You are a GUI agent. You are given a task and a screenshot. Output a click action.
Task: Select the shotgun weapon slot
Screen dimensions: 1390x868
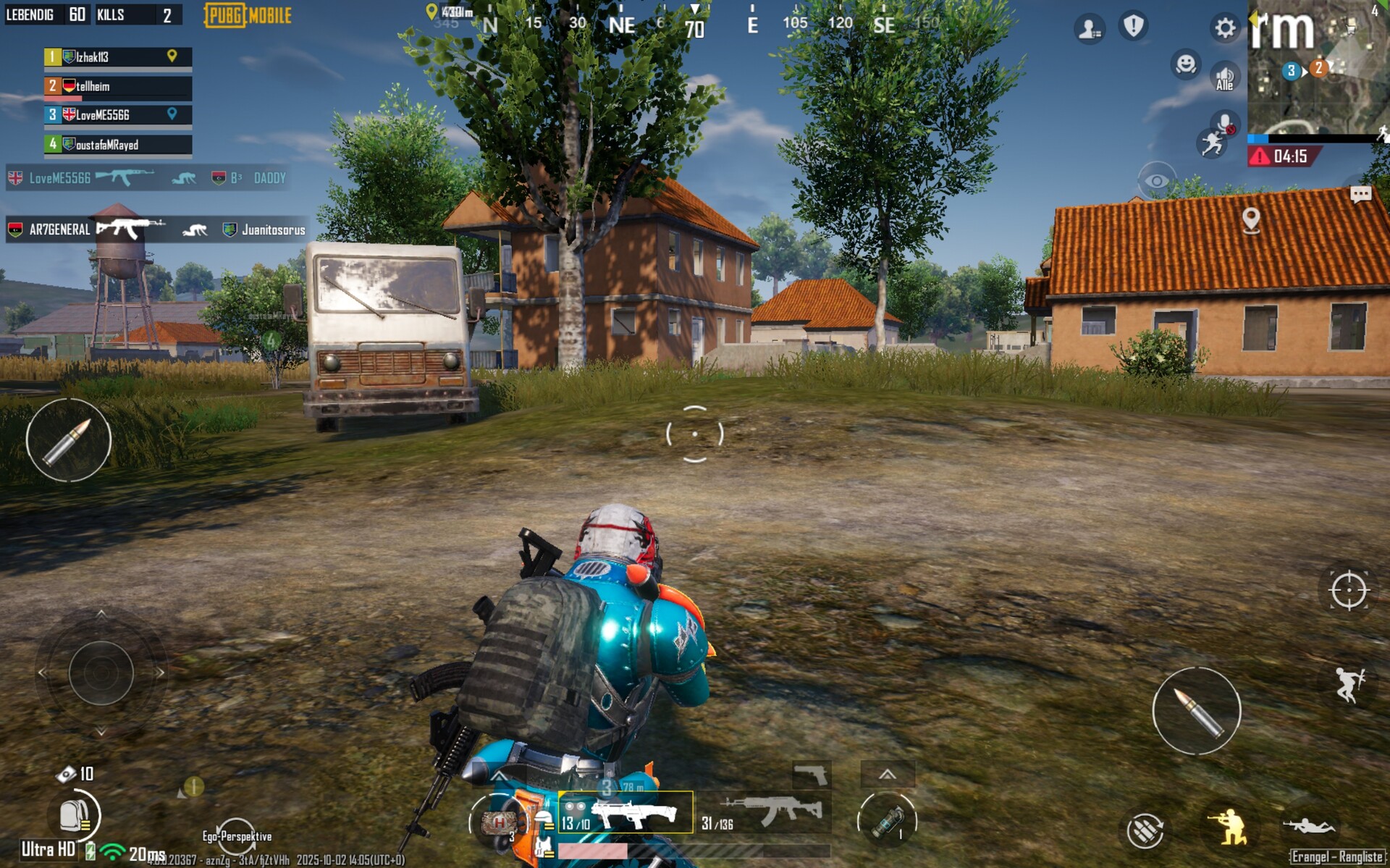click(625, 813)
